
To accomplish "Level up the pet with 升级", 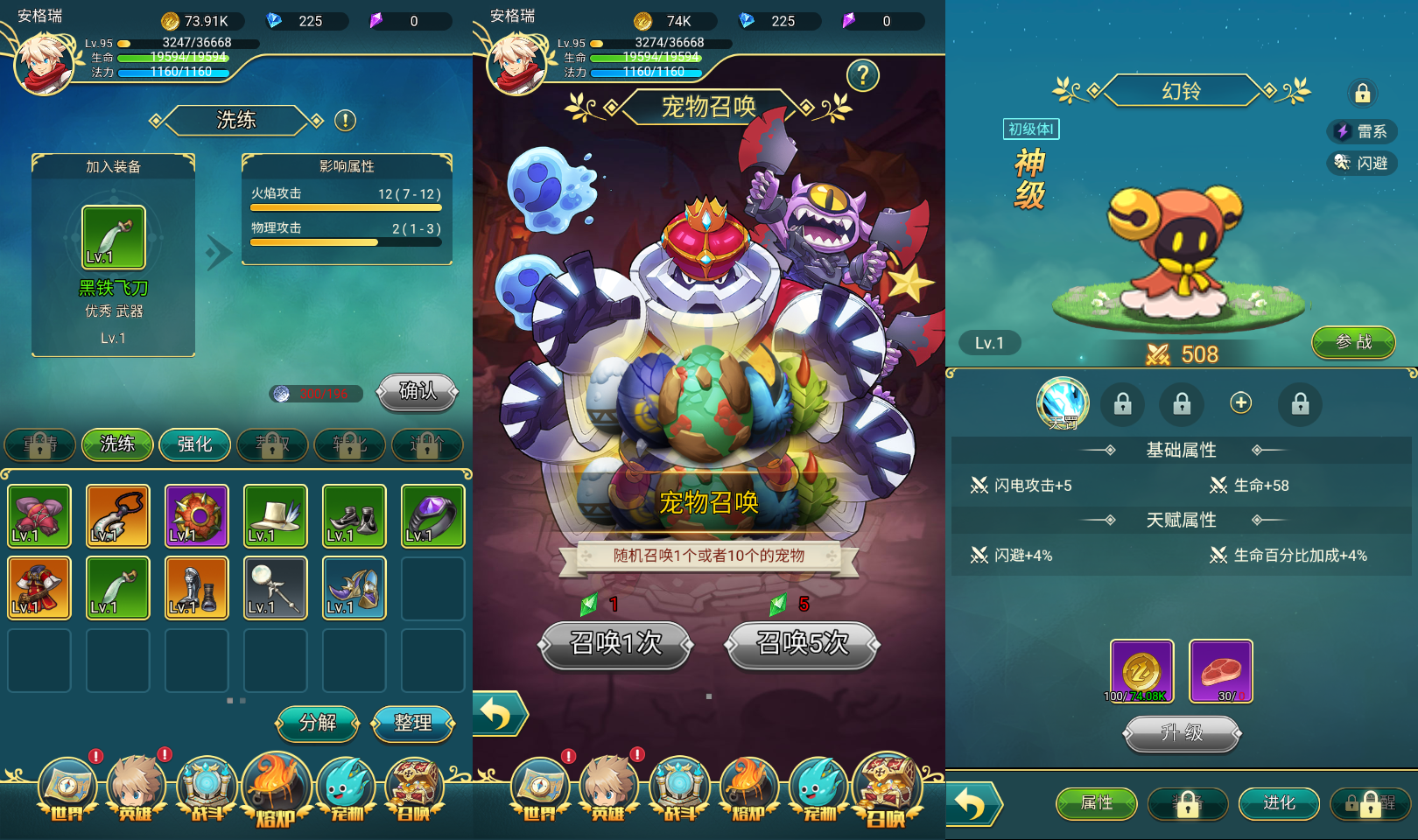I will coord(1182,733).
